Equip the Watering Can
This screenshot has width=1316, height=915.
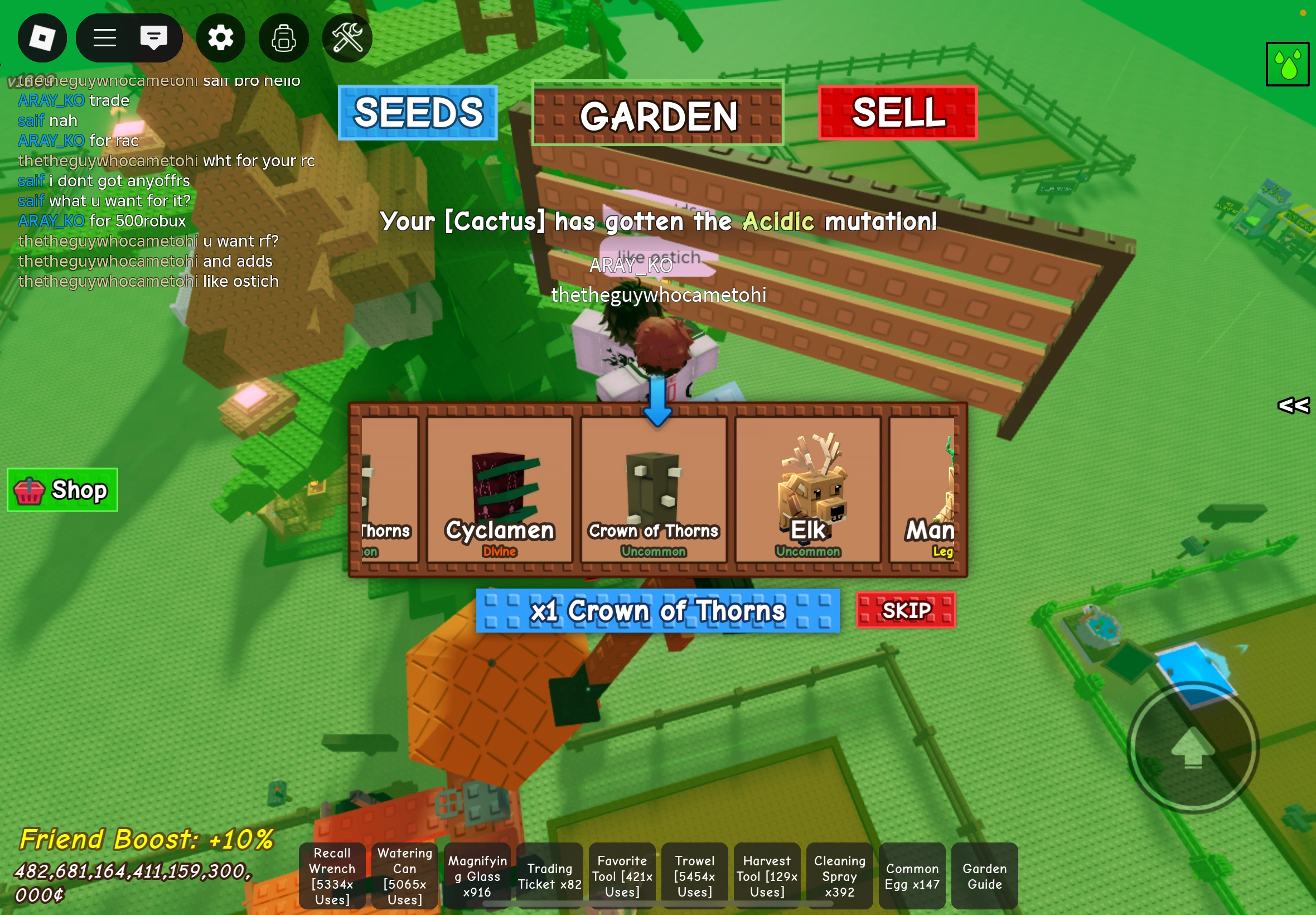404,876
